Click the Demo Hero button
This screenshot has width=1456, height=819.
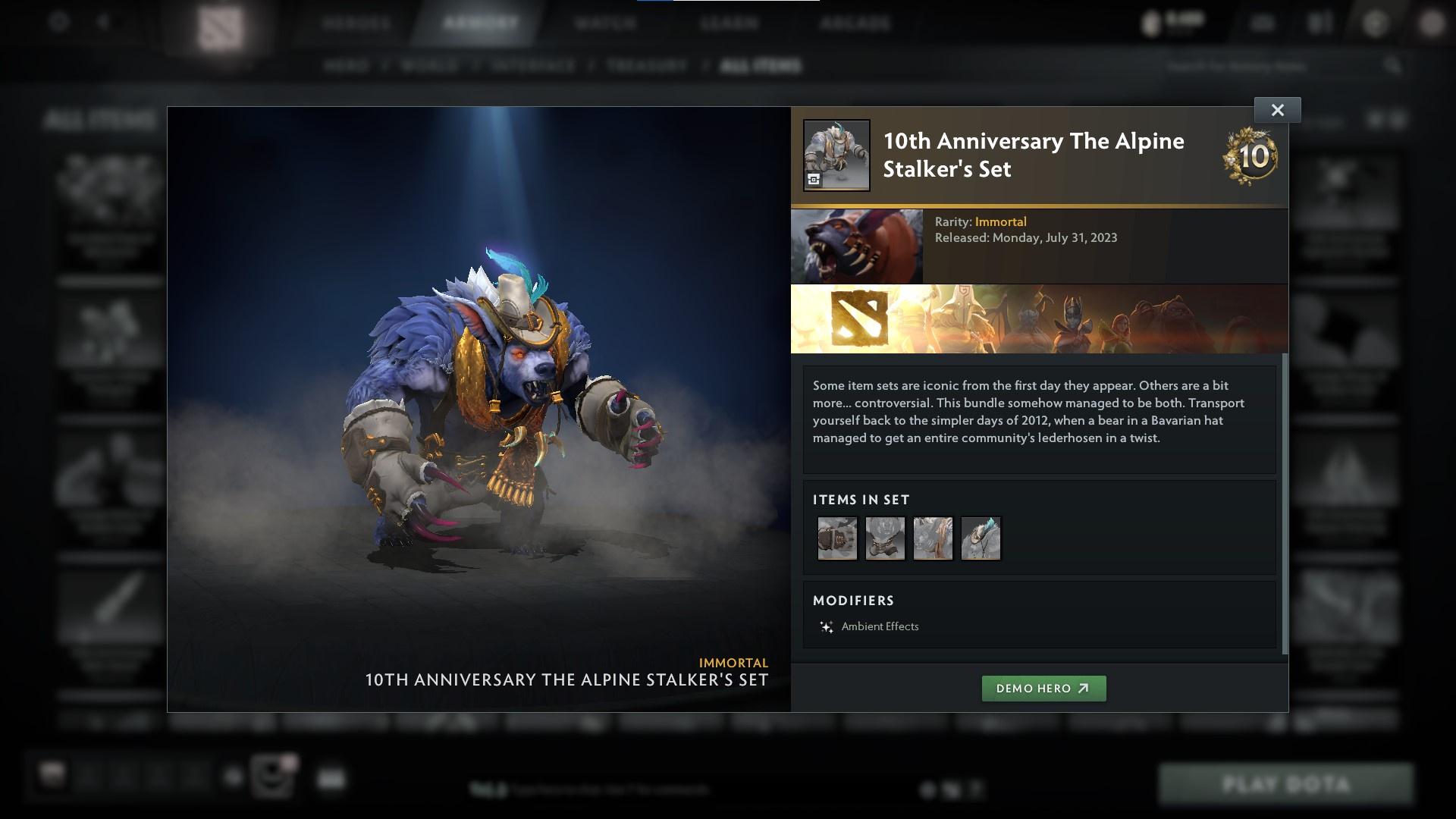click(1043, 689)
